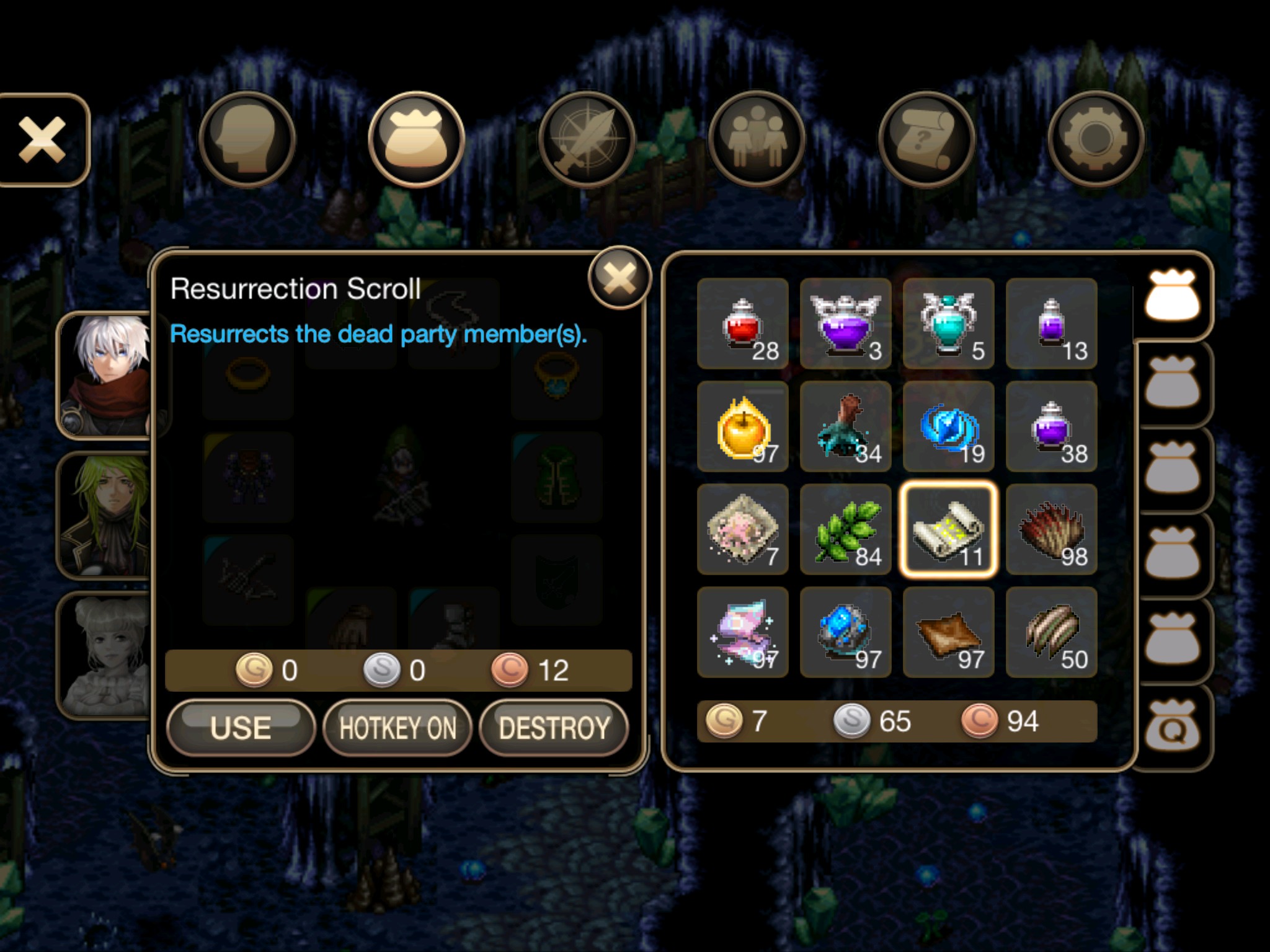Select the blue ore item slot
This screenshot has width=1270, height=952.
846,632
